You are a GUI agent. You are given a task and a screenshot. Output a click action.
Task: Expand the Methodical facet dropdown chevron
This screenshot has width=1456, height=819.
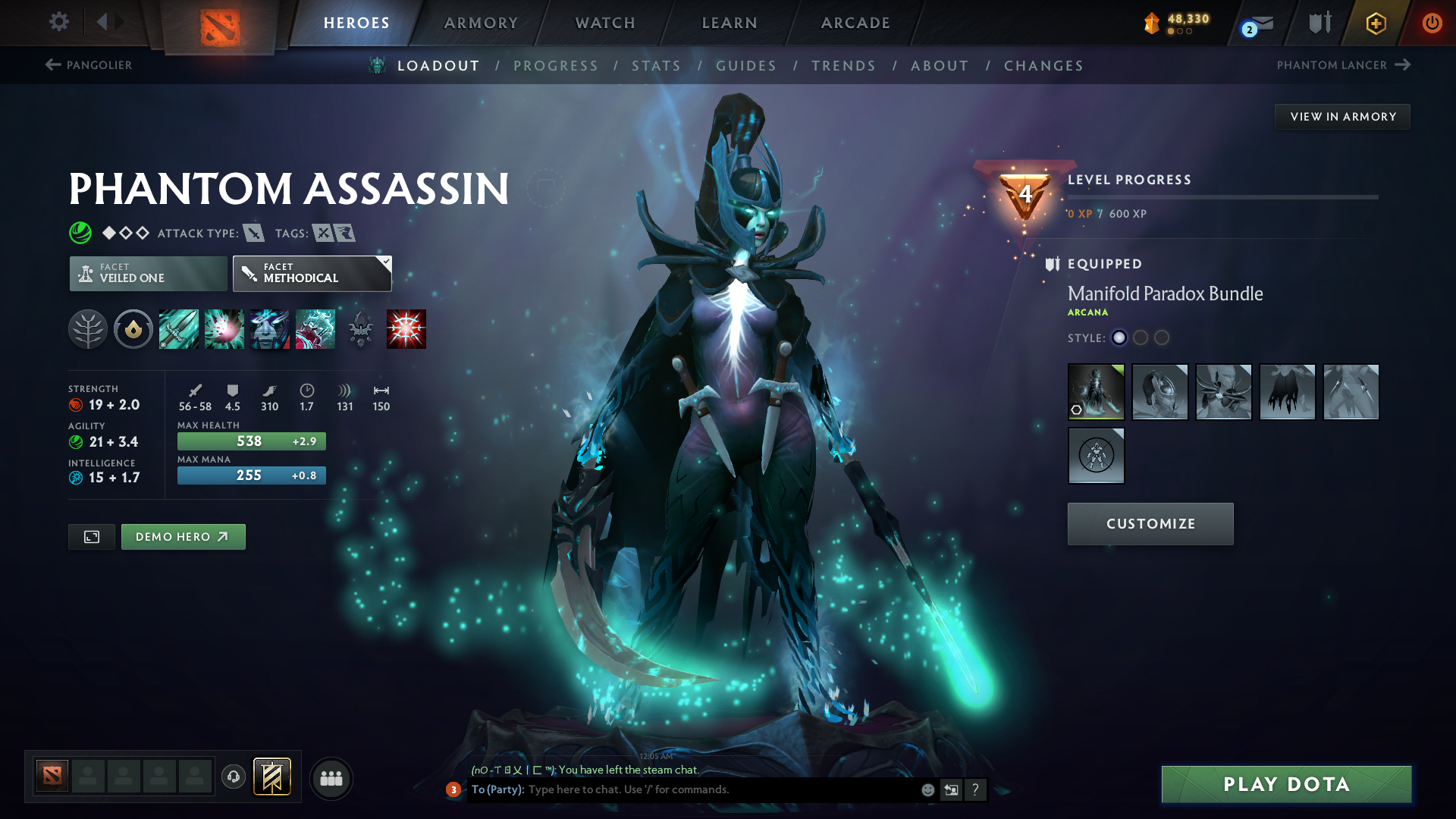pos(386,262)
